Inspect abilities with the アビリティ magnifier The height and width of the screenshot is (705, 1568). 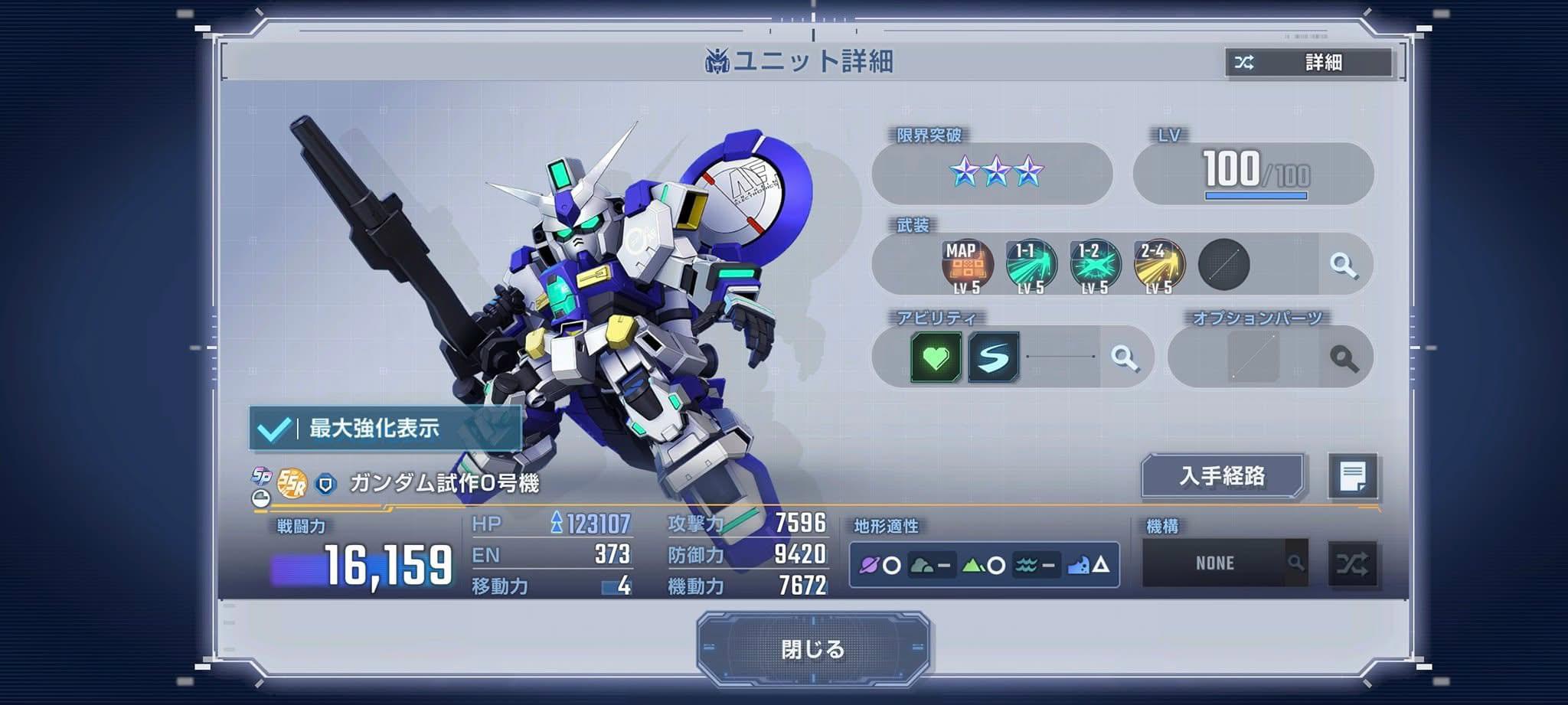pos(1125,357)
